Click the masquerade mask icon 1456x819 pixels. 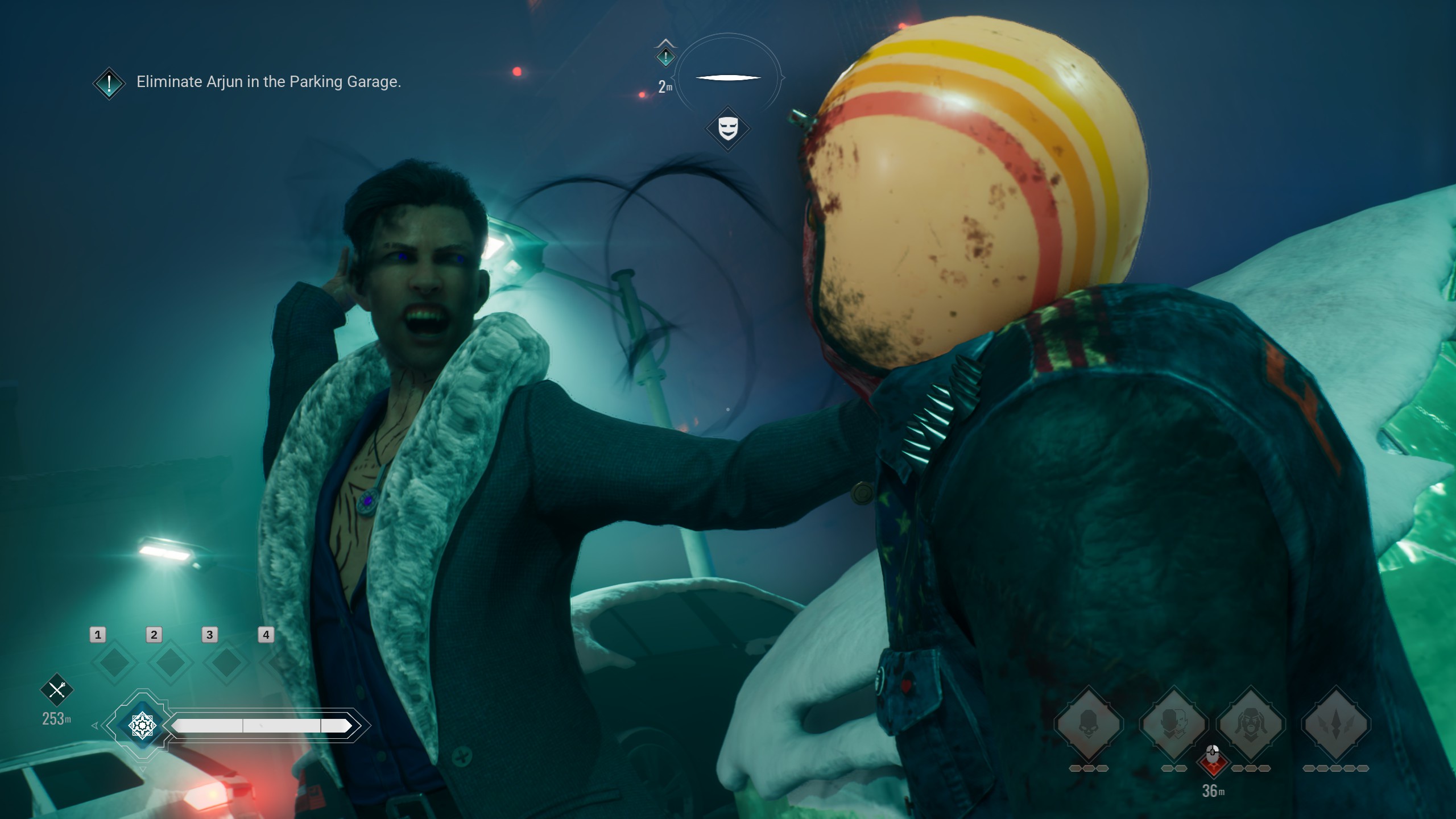[727, 129]
